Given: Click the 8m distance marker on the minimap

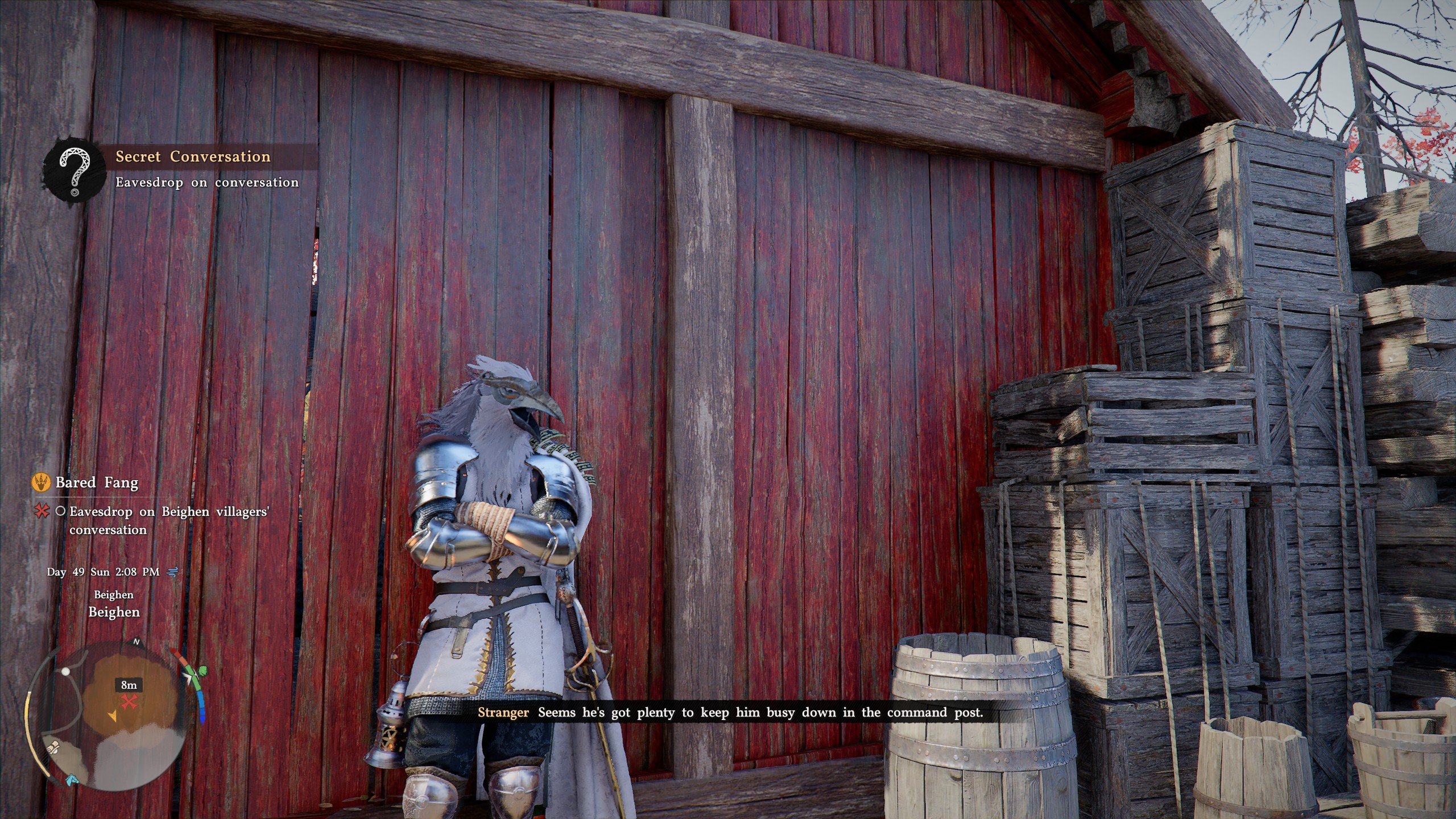Looking at the screenshot, I should coord(129,685).
